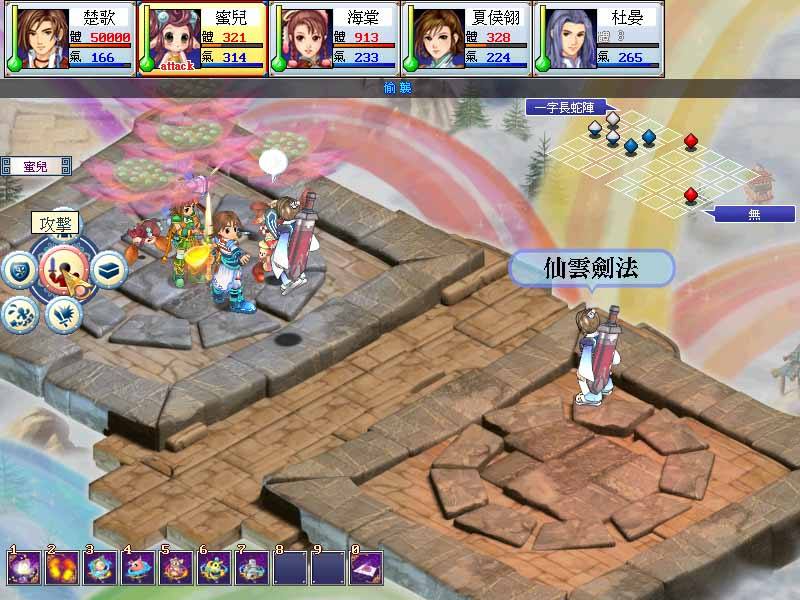The width and height of the screenshot is (800, 600).
Task: Open the item box command
Action: point(109,269)
